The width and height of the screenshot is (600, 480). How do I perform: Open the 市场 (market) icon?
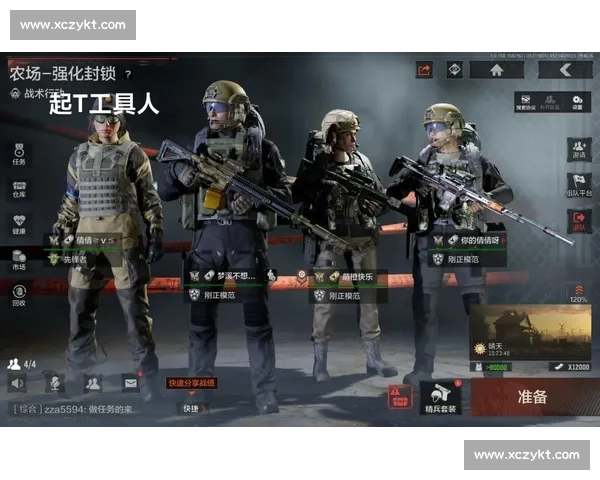pyautogui.click(x=19, y=260)
